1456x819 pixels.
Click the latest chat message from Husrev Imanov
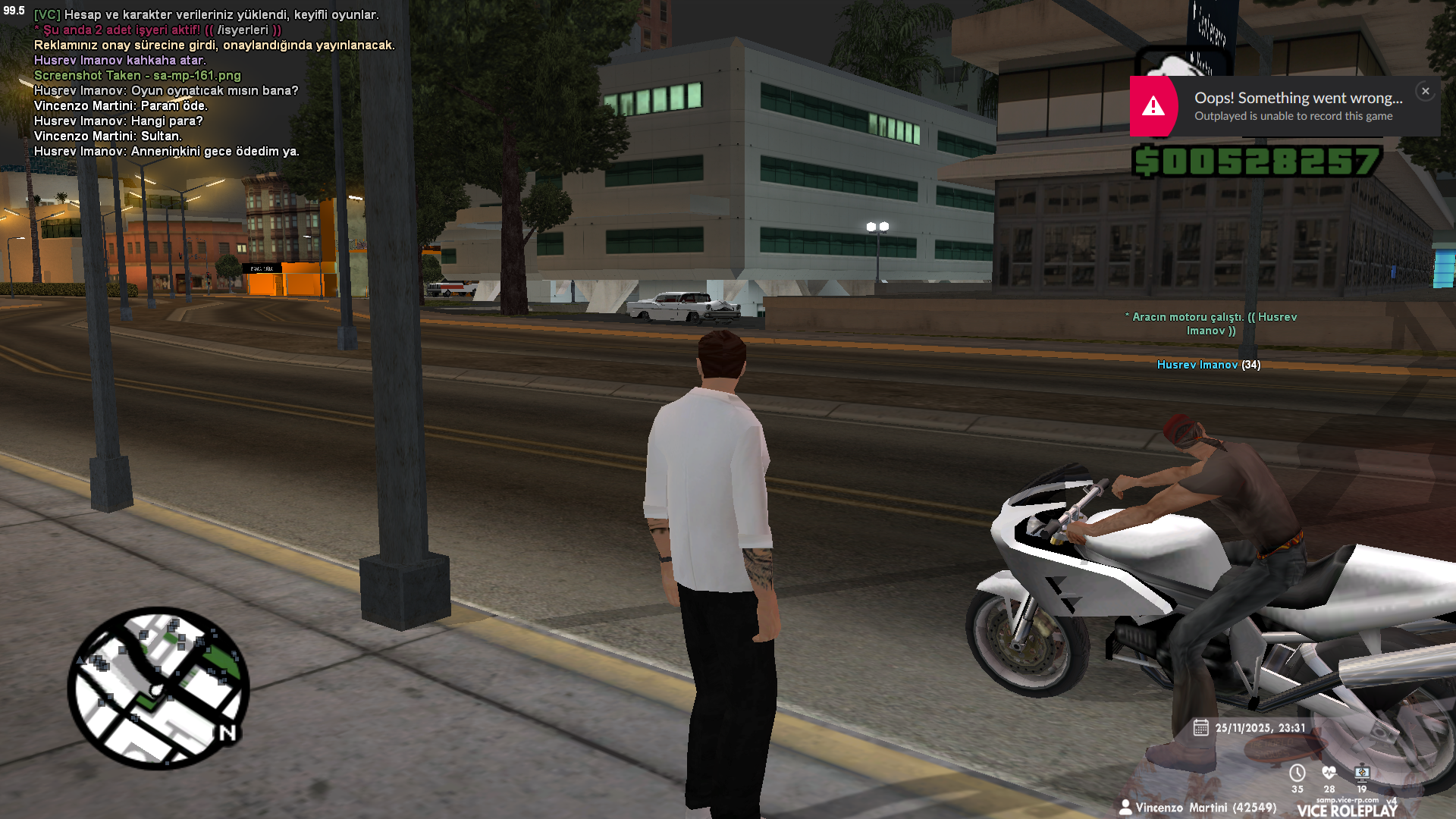pos(167,152)
